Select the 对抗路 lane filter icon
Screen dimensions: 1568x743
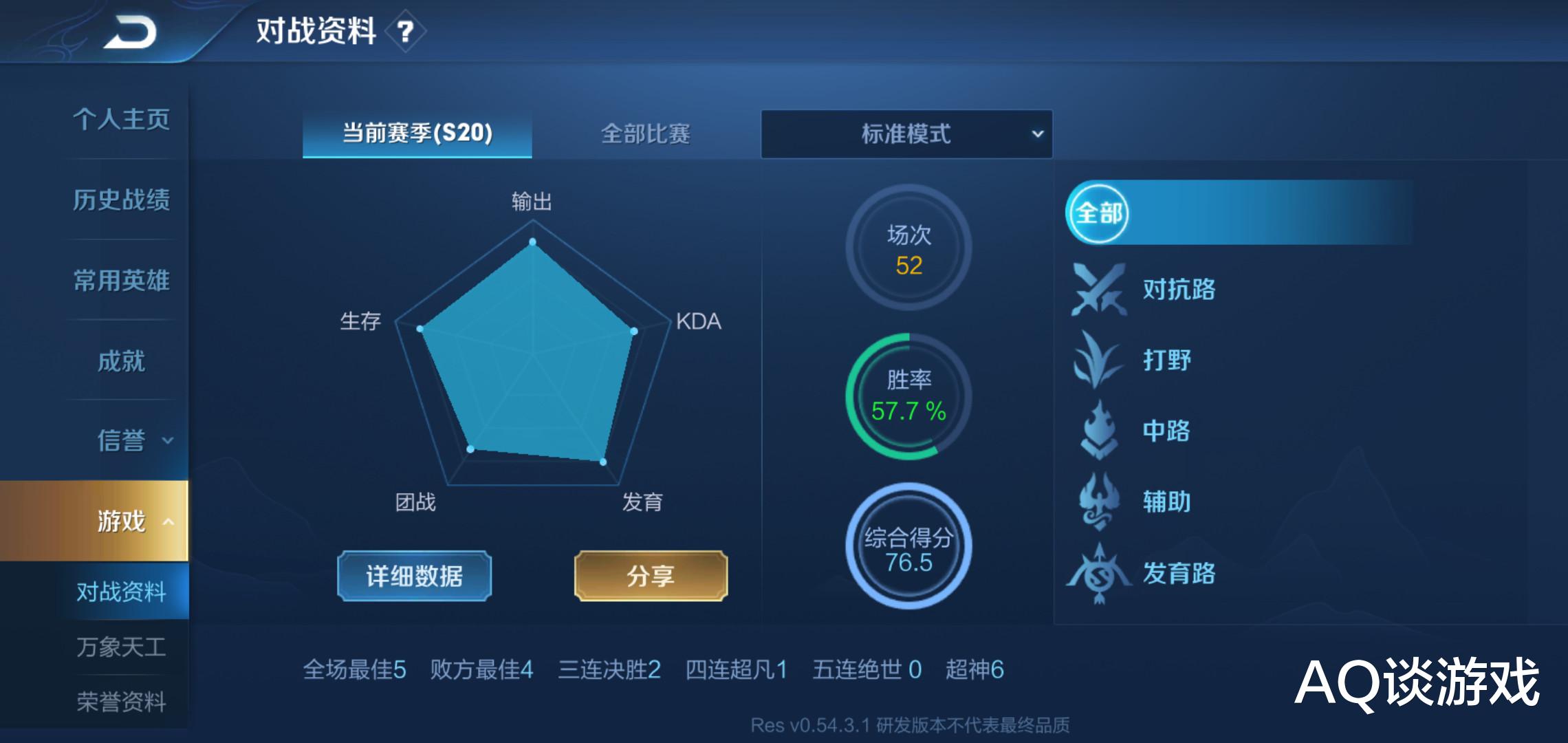tap(1098, 290)
